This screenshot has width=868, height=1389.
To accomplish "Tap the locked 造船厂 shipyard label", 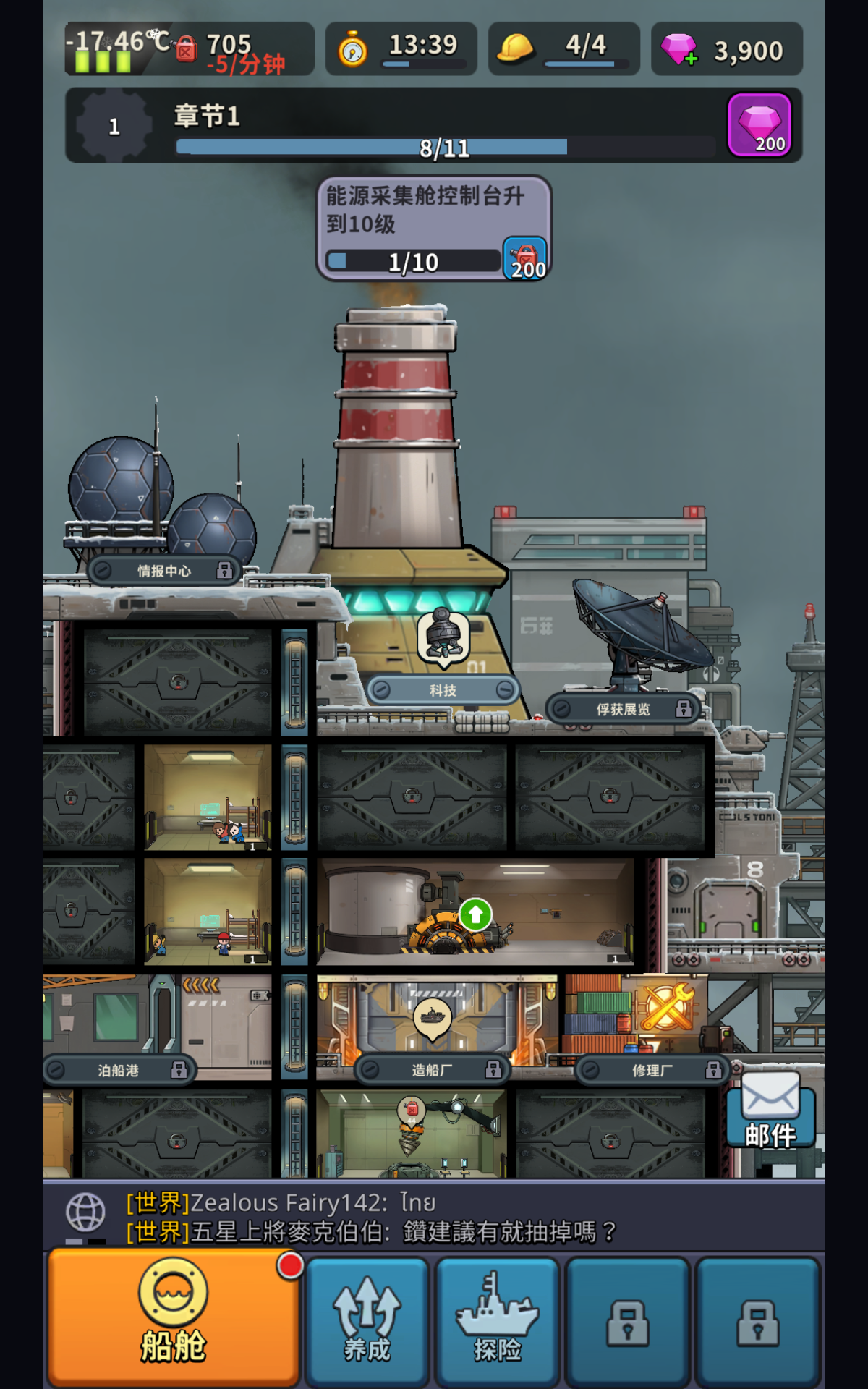I will [x=432, y=1069].
